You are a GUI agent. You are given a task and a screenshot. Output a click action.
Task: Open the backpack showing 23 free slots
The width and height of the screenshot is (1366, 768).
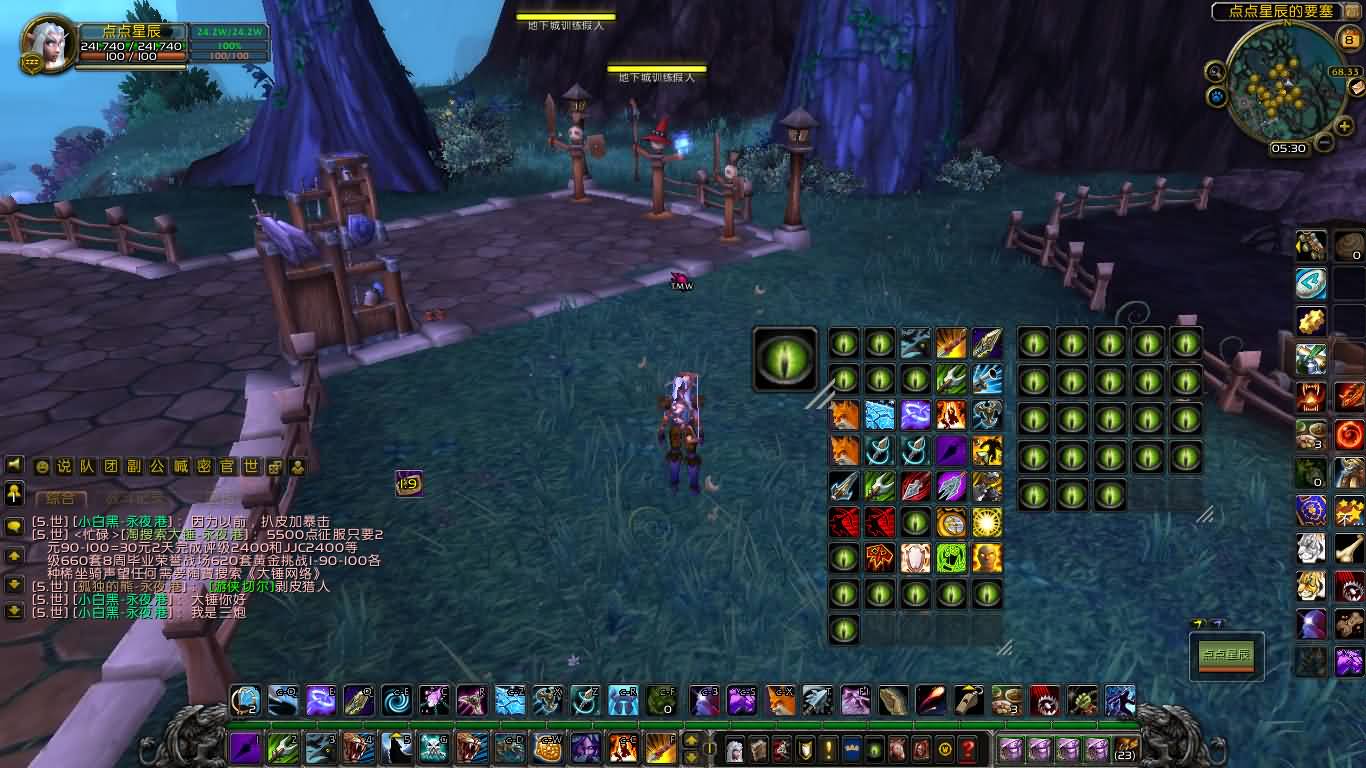[x=1125, y=749]
